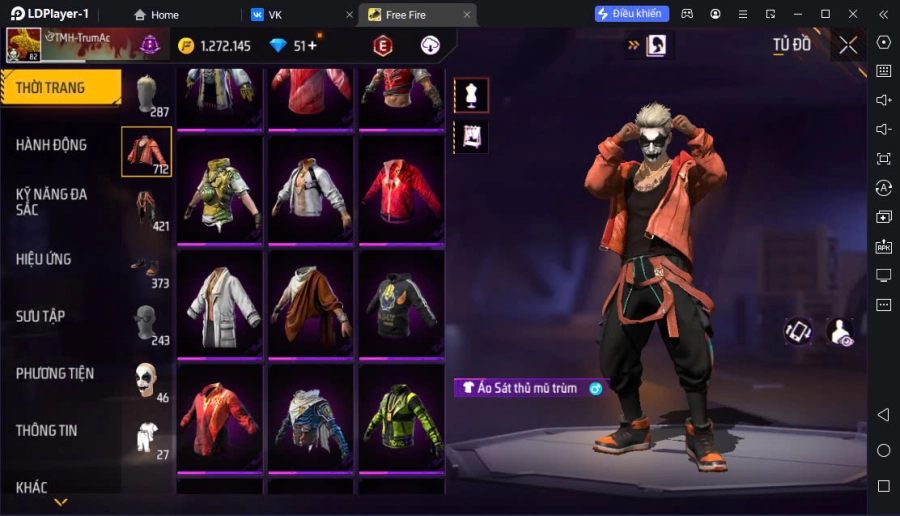Open the mannequin outfit view button
This screenshot has height=516, width=900.
[x=471, y=95]
